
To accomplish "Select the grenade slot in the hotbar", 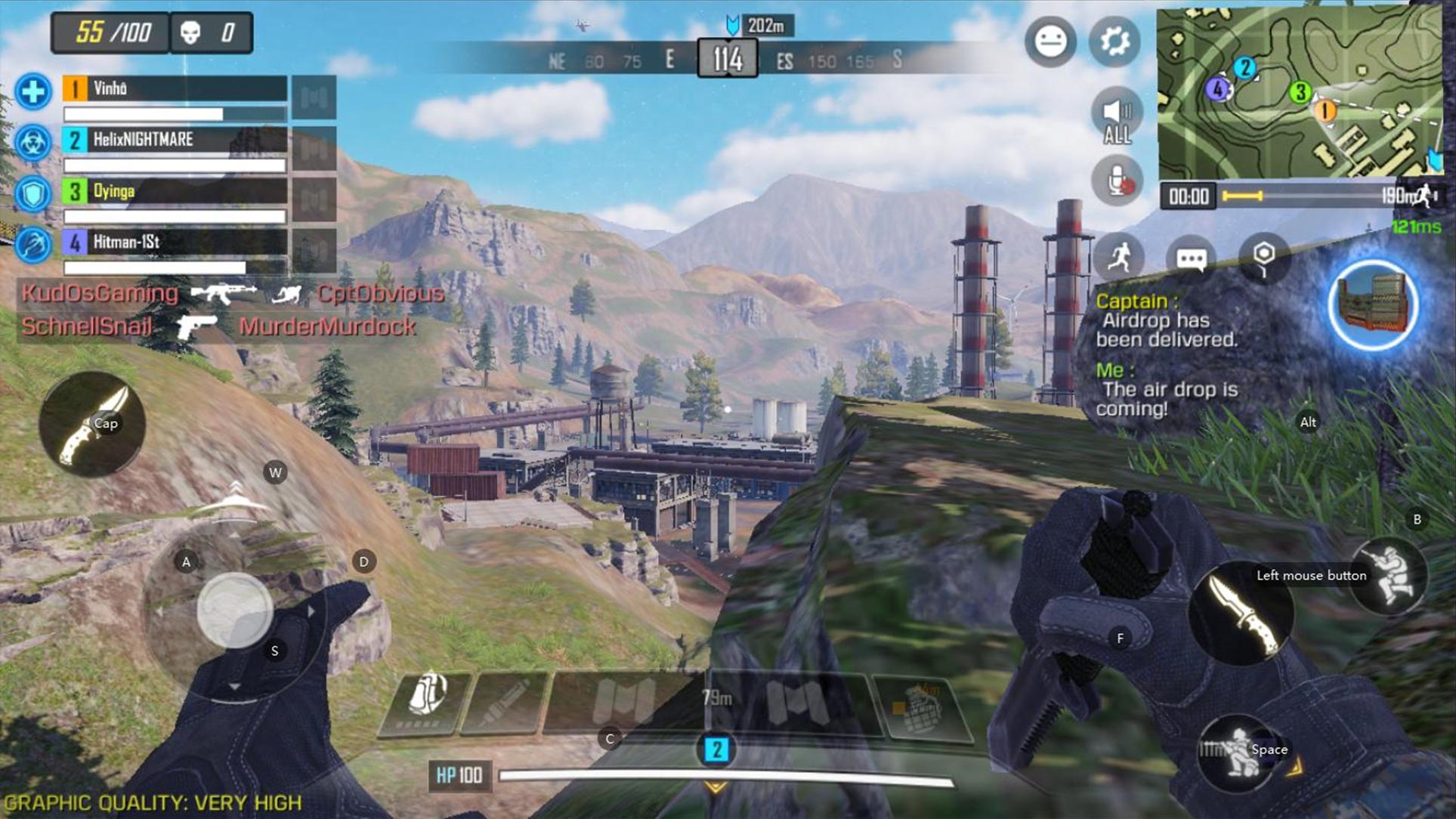I will [x=922, y=708].
